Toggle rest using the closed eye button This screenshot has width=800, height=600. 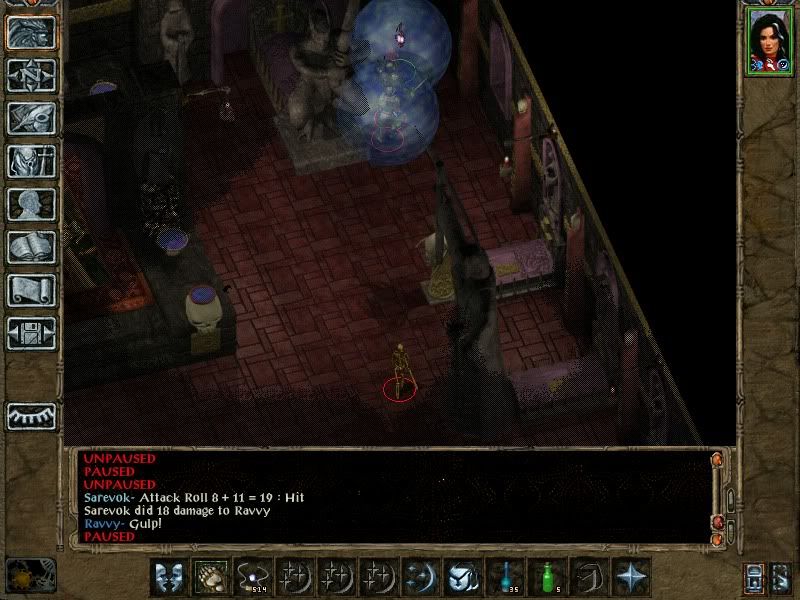[31, 415]
